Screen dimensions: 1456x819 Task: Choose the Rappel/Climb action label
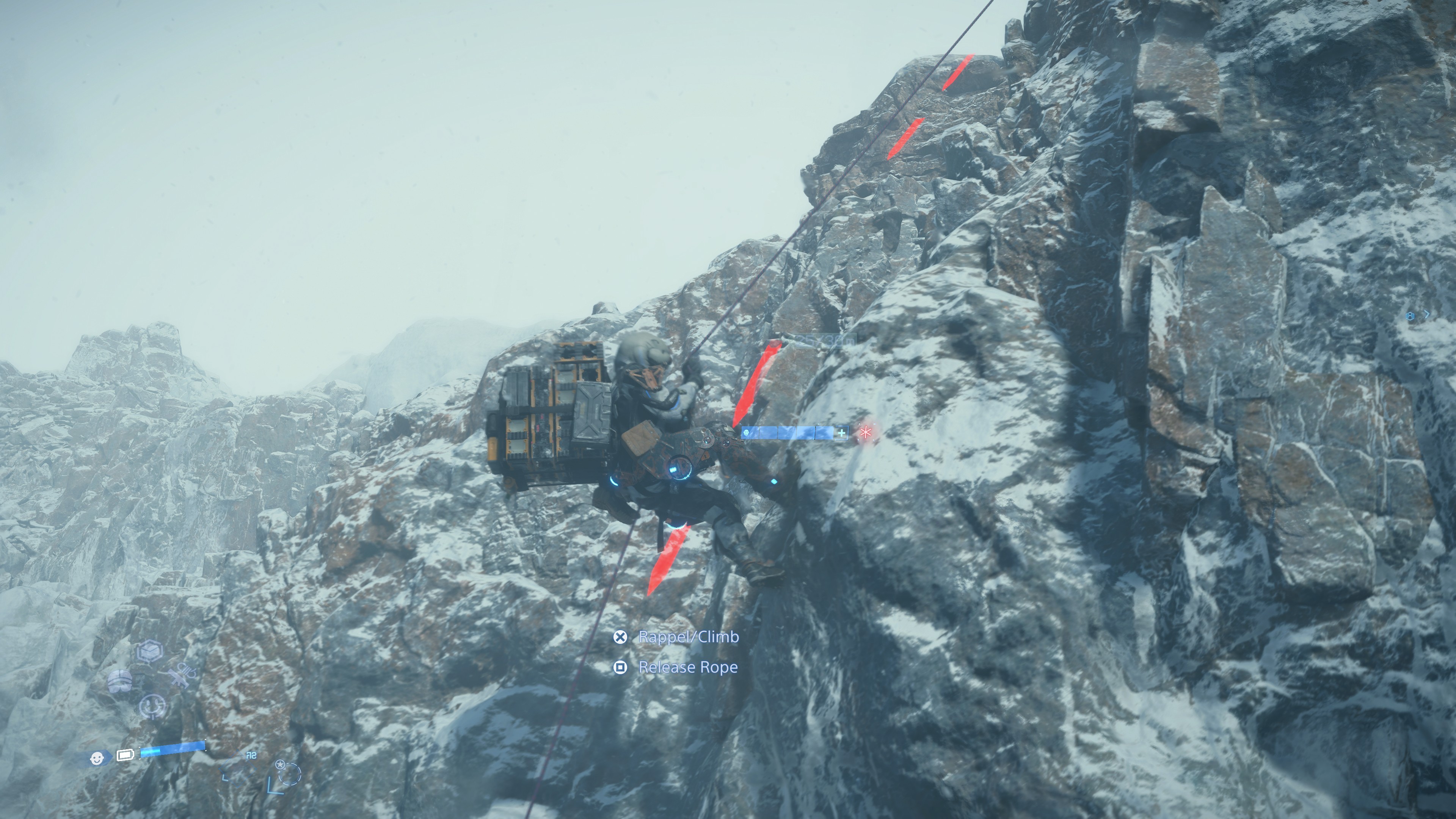pos(688,637)
